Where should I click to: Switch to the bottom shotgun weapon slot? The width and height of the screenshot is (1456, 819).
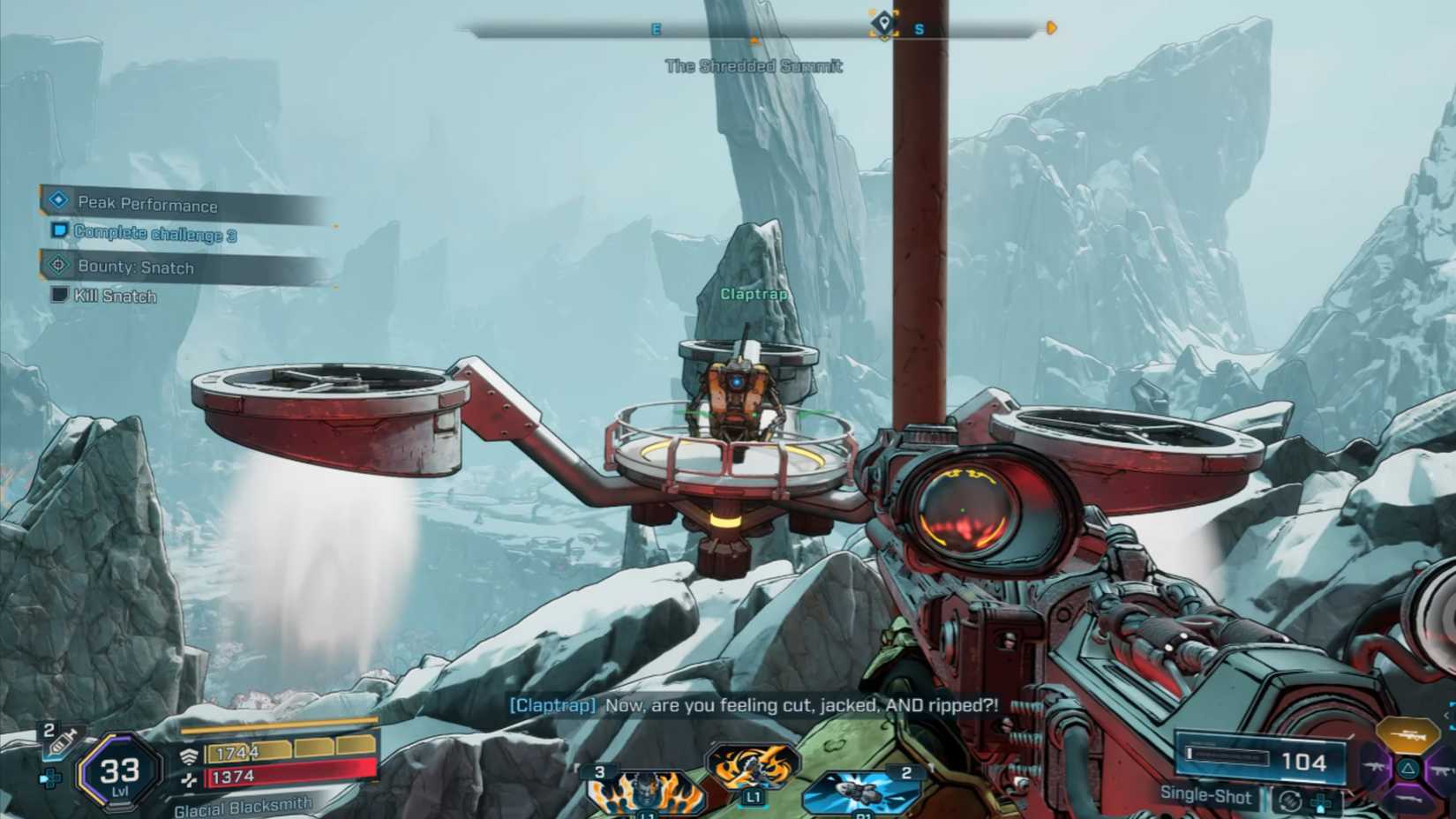(x=1409, y=800)
